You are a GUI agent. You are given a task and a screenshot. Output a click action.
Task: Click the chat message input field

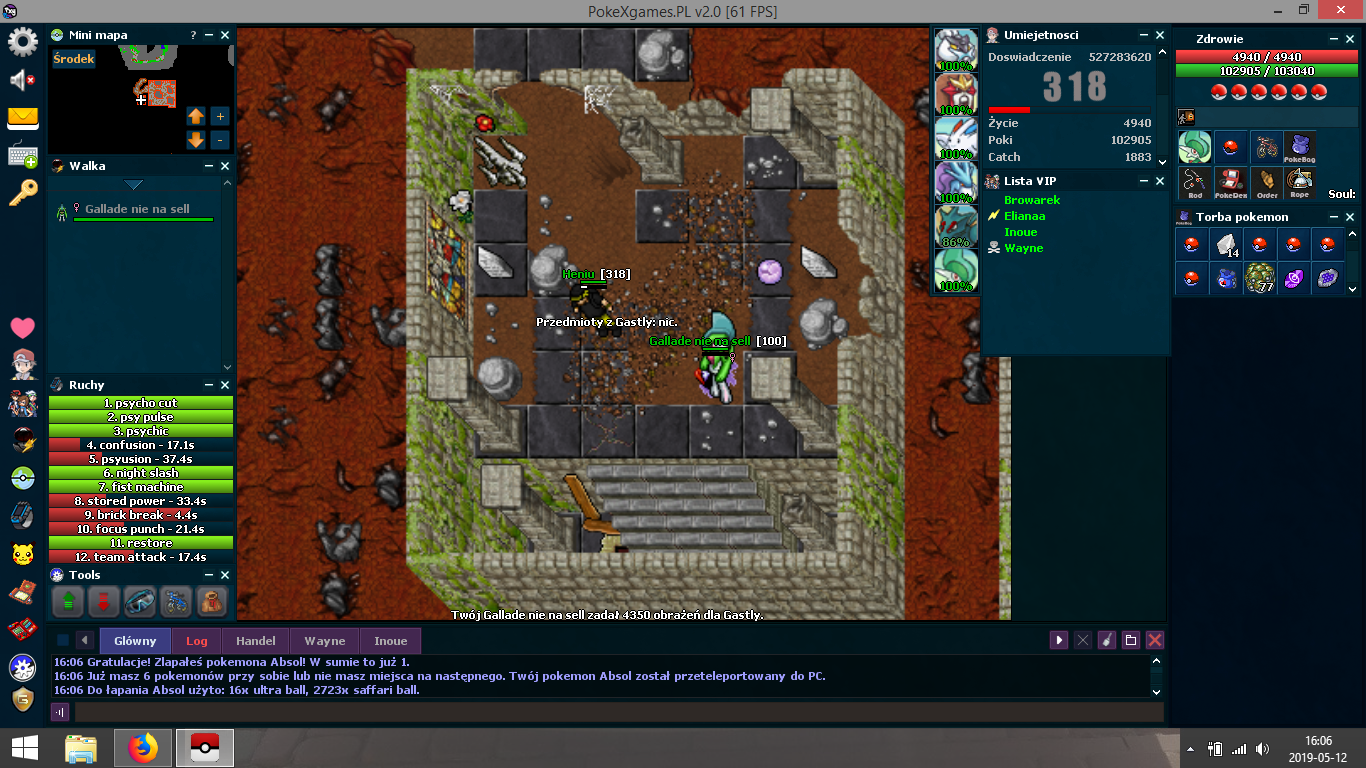click(618, 712)
